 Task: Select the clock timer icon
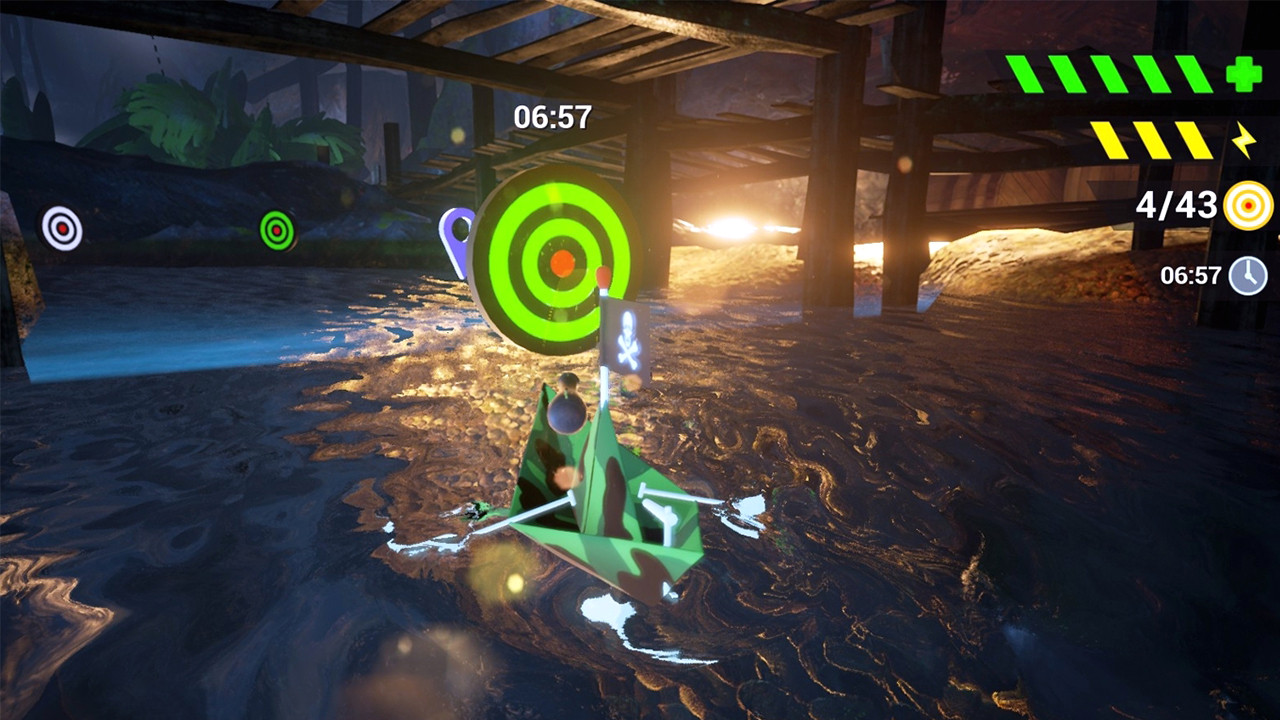point(1248,275)
